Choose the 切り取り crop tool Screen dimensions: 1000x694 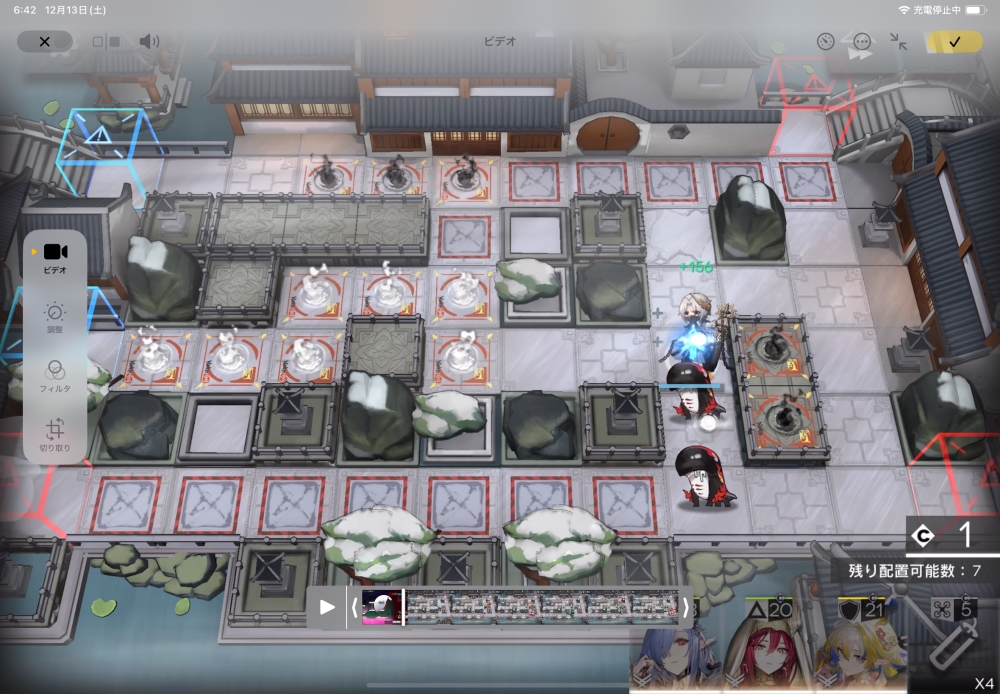click(55, 433)
